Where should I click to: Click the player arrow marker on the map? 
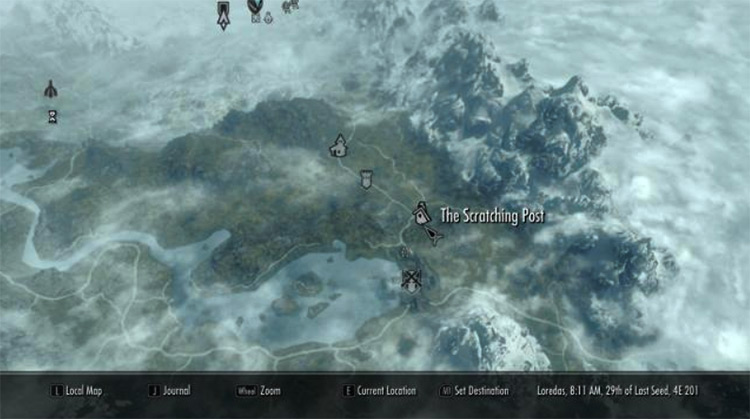point(434,236)
